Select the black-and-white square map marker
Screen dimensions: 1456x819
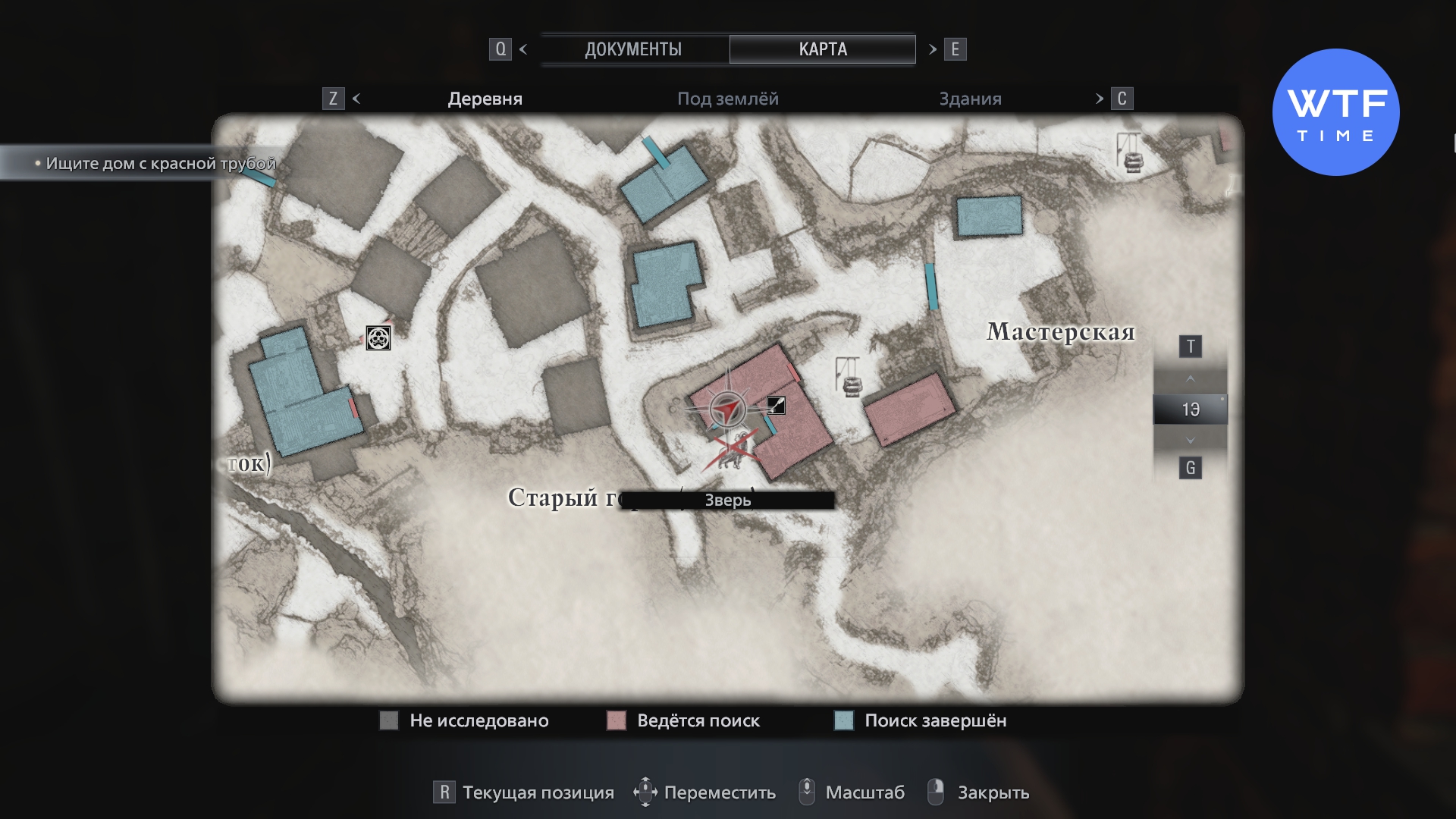pos(776,406)
